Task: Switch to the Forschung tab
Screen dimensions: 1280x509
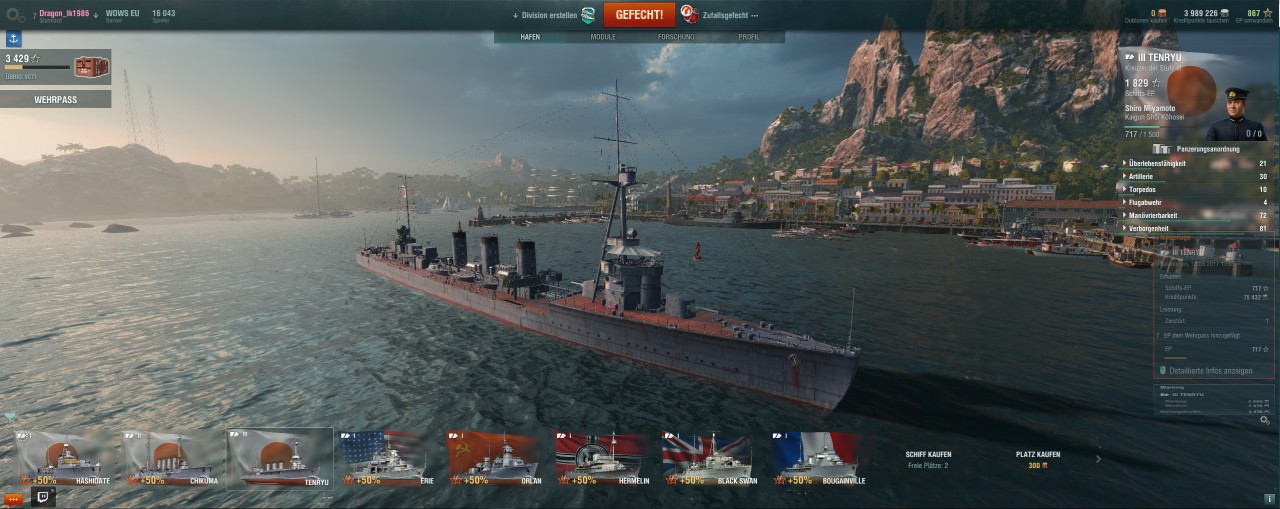Action: (676, 37)
